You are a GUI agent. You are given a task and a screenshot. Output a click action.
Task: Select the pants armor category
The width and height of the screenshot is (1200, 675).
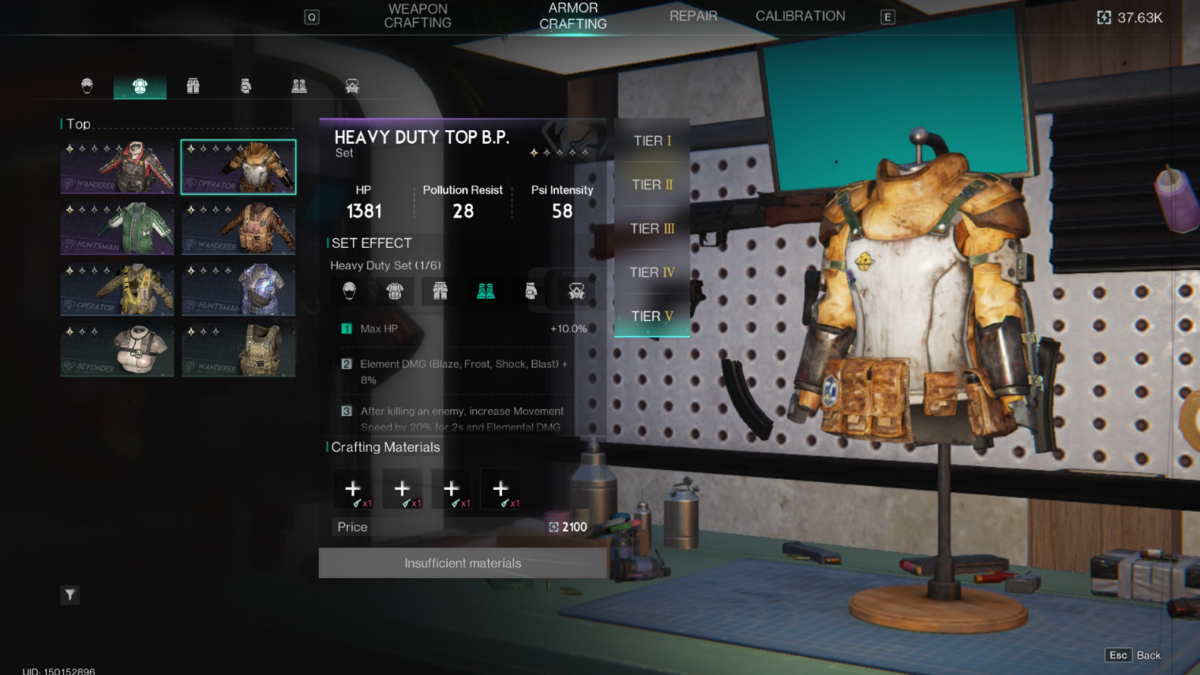coord(193,86)
